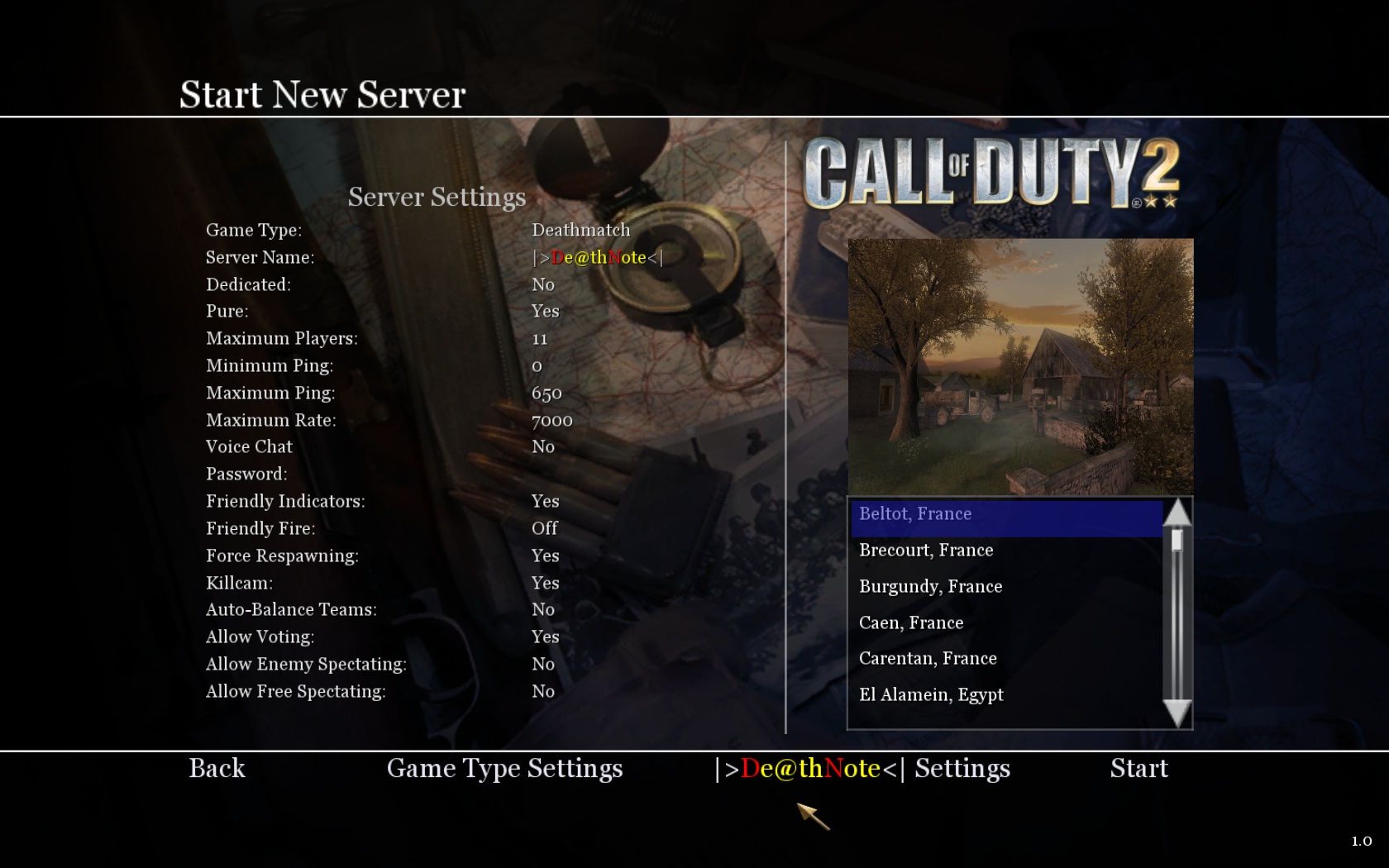Toggle the Dedicated setting
This screenshot has width=1389, height=868.
point(543,284)
